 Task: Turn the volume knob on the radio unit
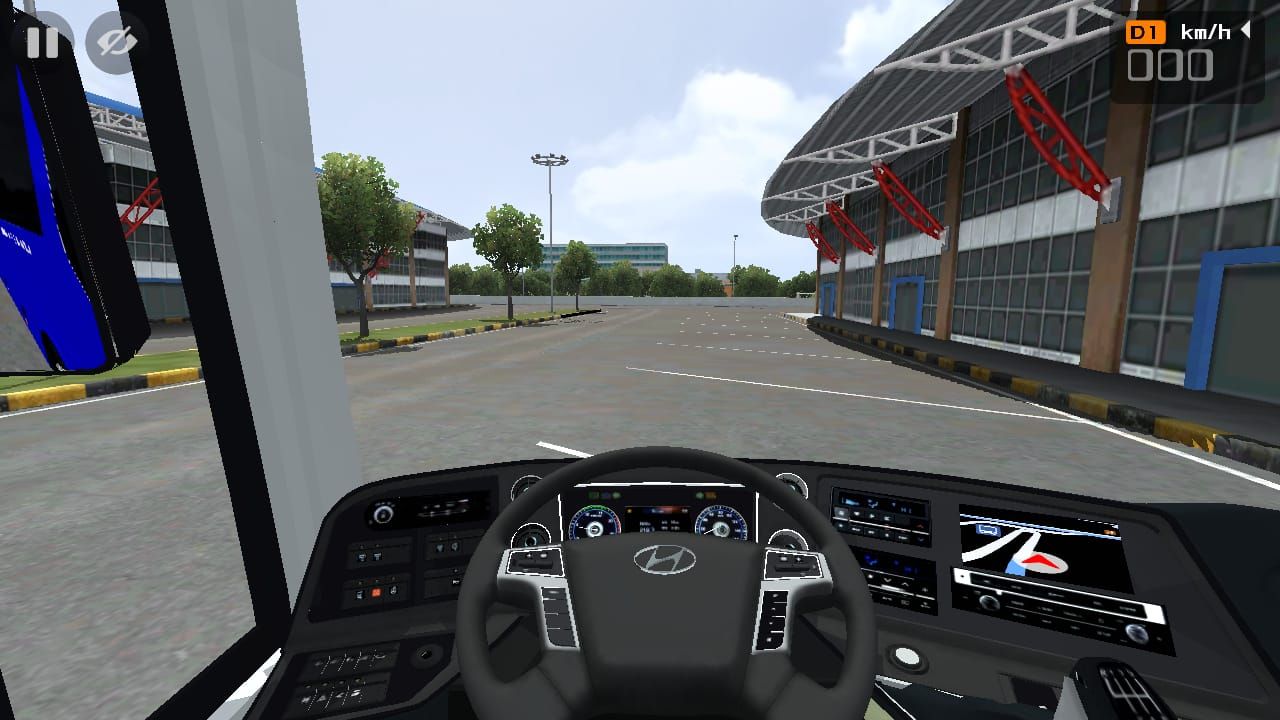(x=987, y=600)
